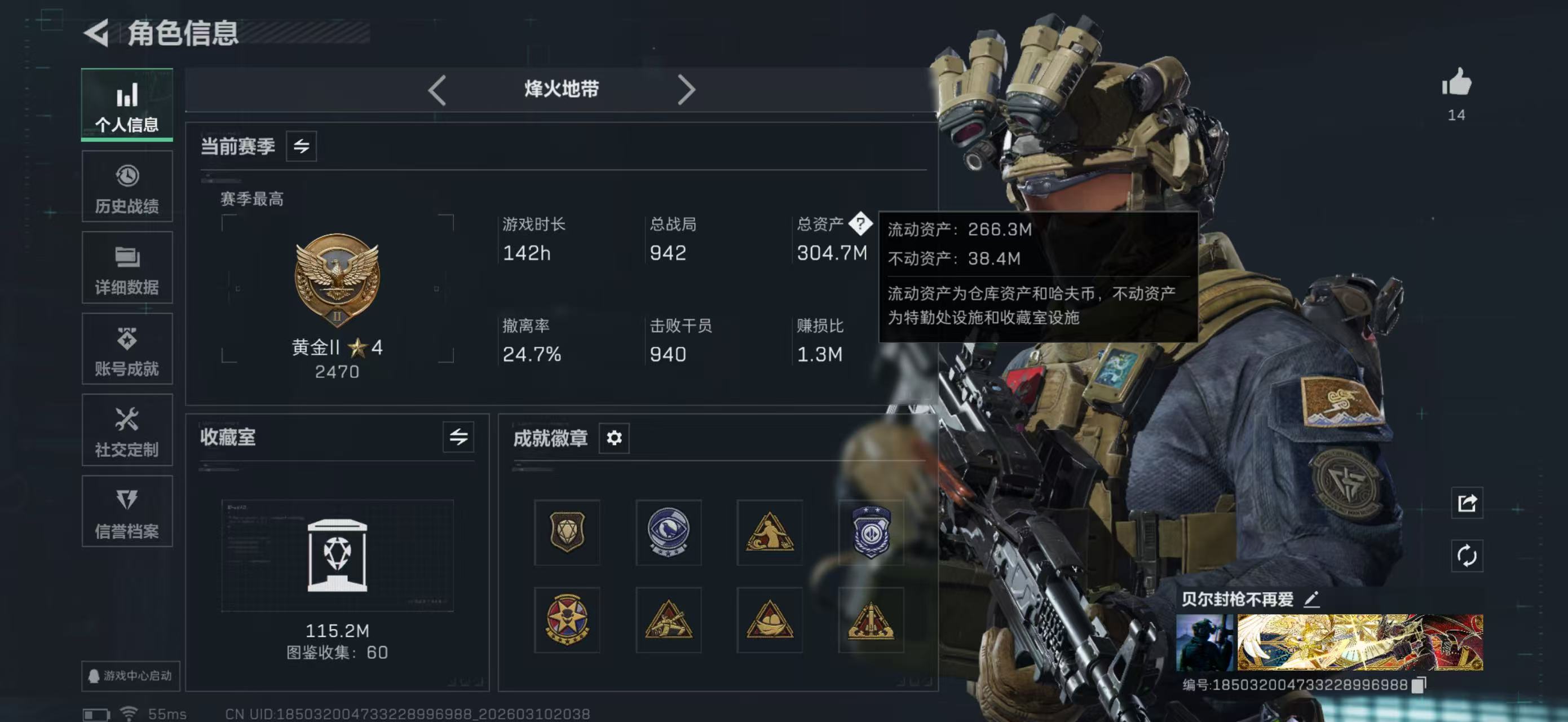Share this character profile
The image size is (1568, 722).
click(1467, 503)
